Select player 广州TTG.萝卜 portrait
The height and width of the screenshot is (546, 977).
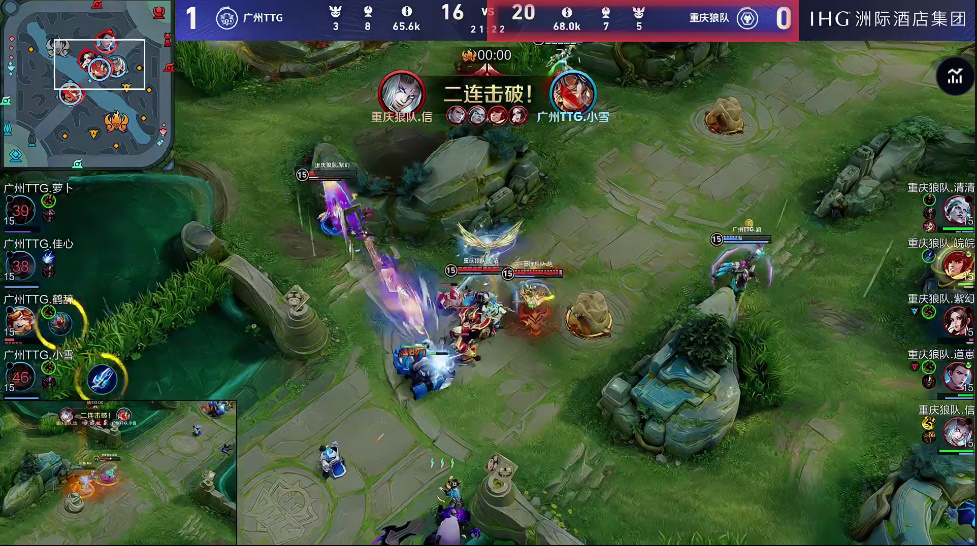pyautogui.click(x=21, y=210)
